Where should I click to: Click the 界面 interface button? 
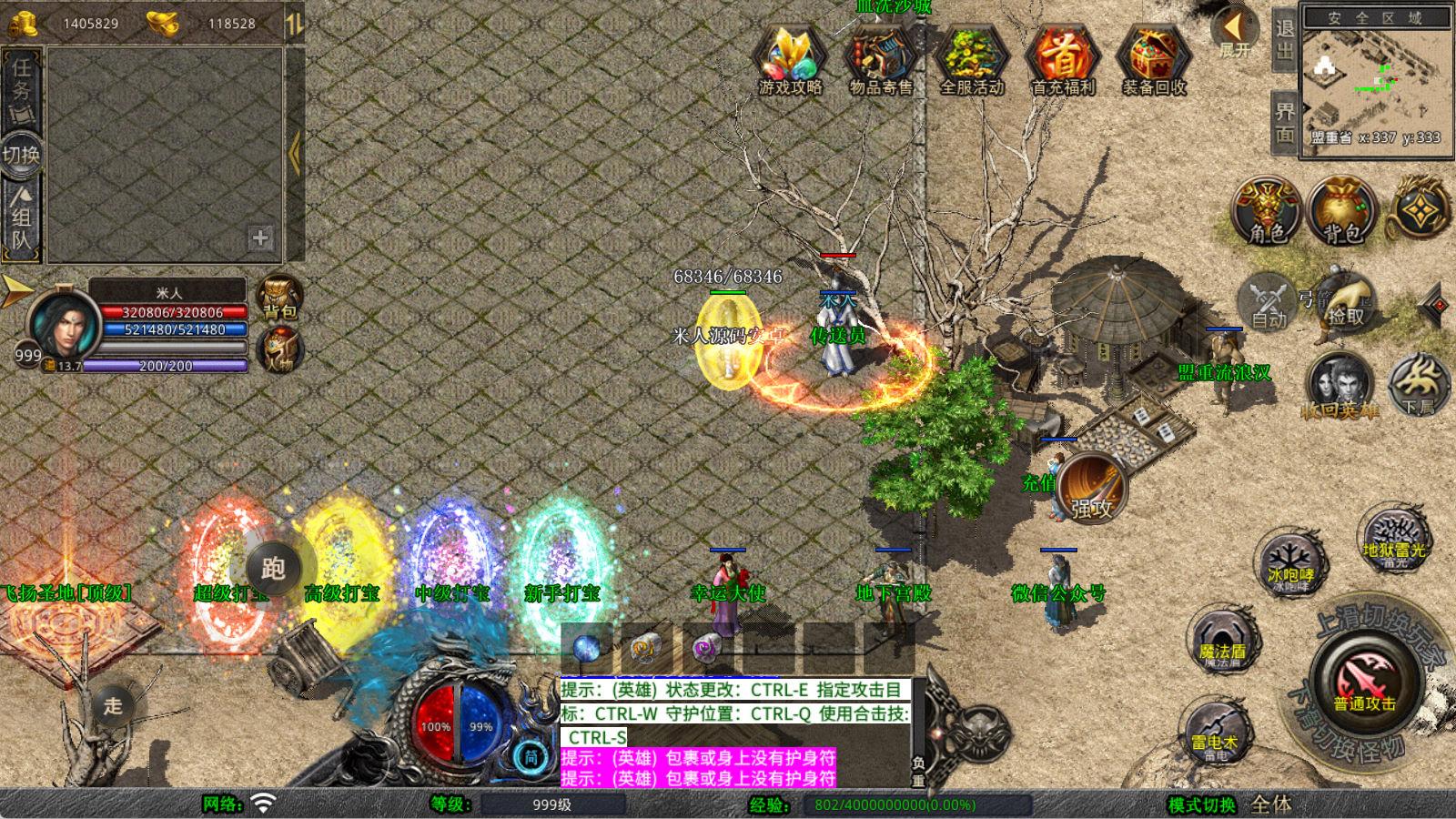1284,122
